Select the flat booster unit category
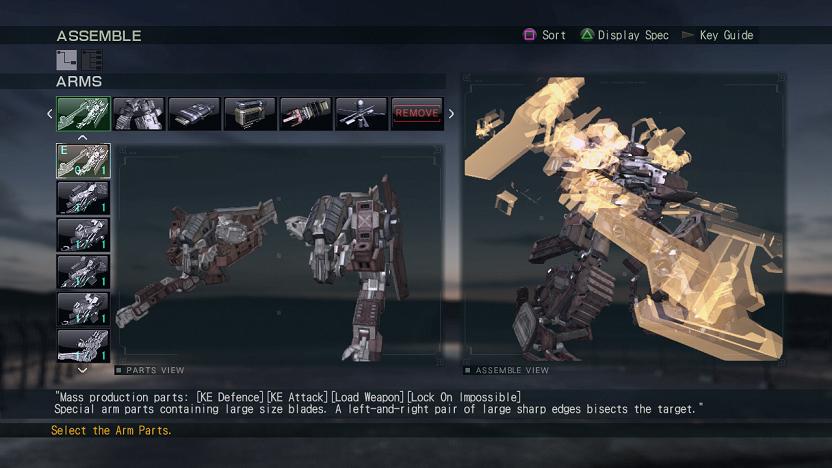The image size is (832, 468). (194, 114)
